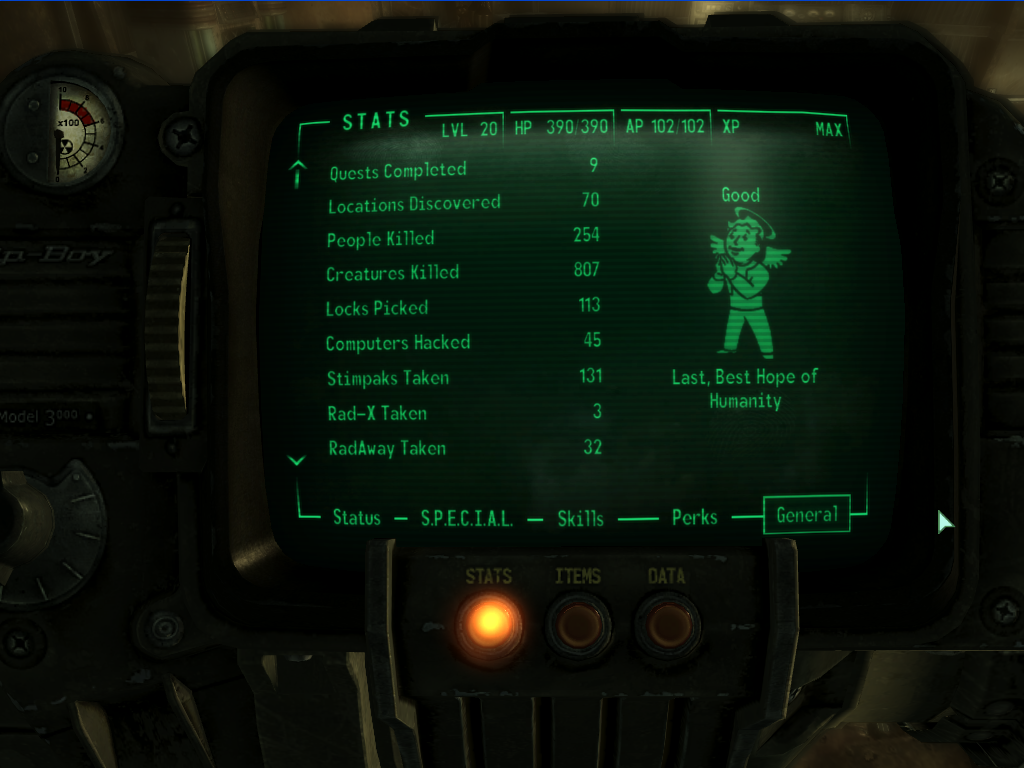The image size is (1024, 768).
Task: Show the Skills tab
Action: [x=581, y=518]
